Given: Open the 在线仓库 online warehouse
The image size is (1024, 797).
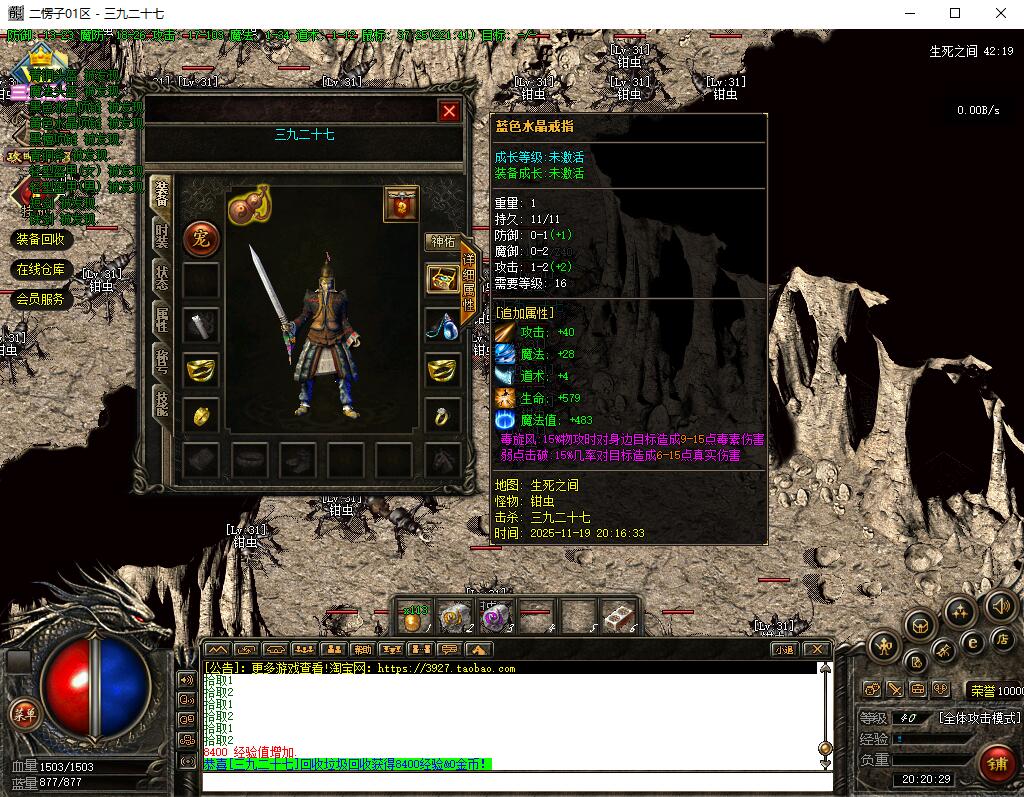Looking at the screenshot, I should 41,269.
